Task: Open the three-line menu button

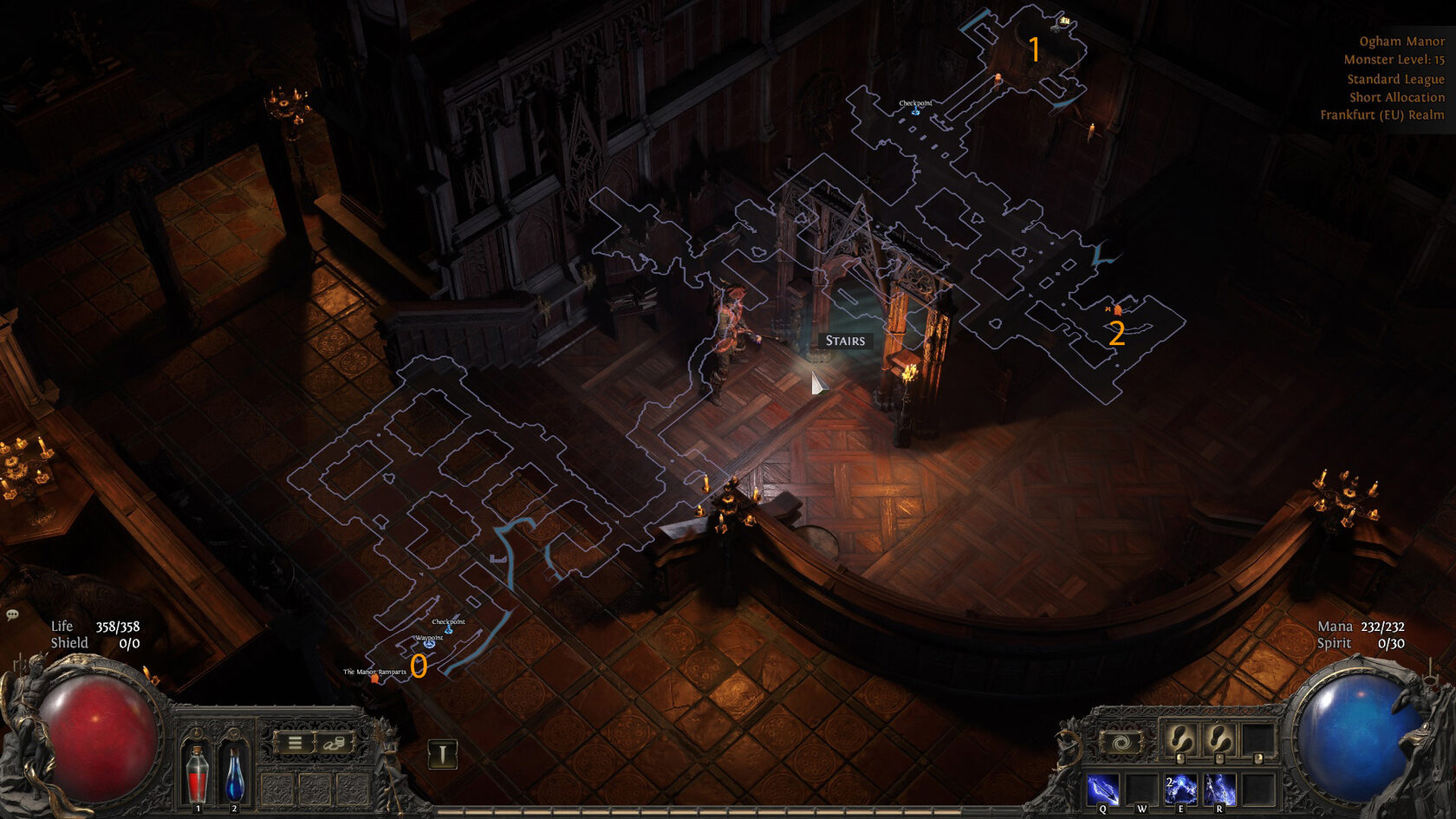Action: 296,743
